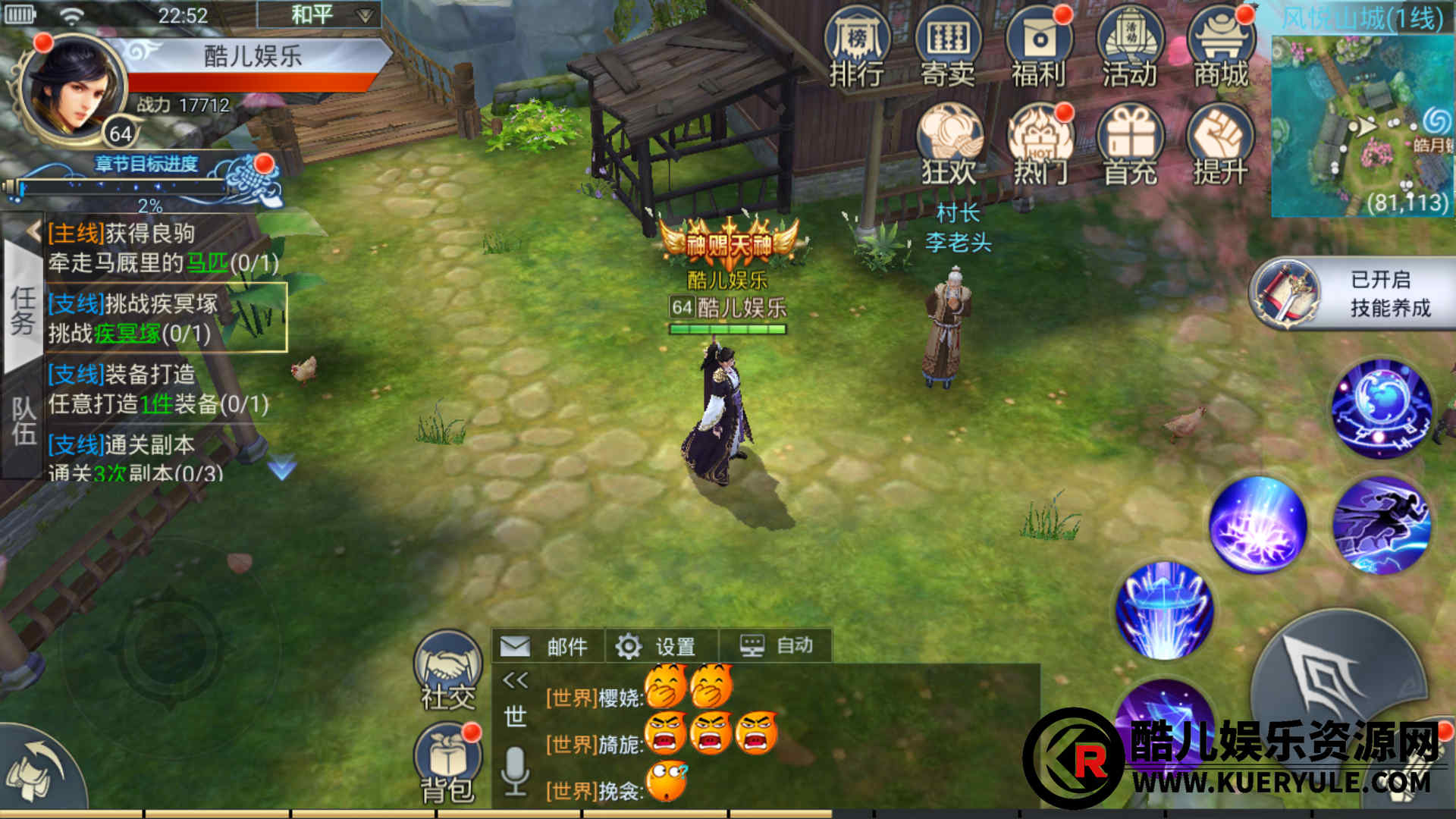Image resolution: width=1456 pixels, height=819 pixels.
Task: Open the 寄卖 consignment market
Action: pos(948,47)
